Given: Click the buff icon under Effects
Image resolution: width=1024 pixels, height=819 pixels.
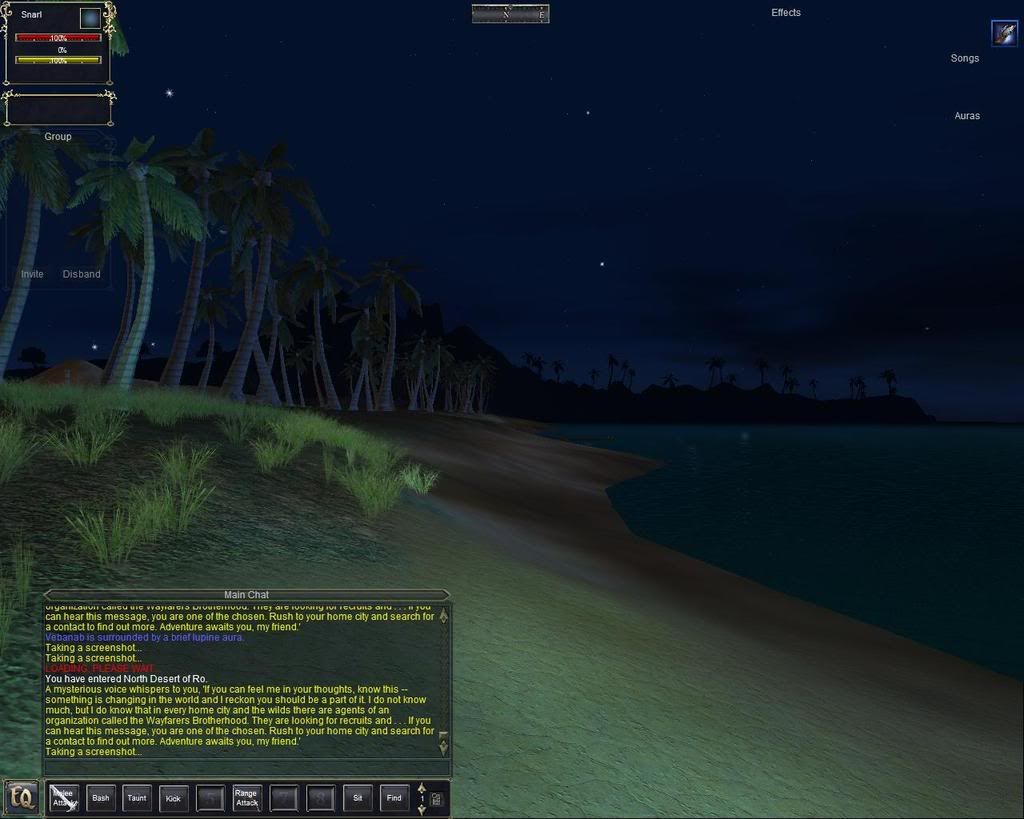Looking at the screenshot, I should [1004, 33].
